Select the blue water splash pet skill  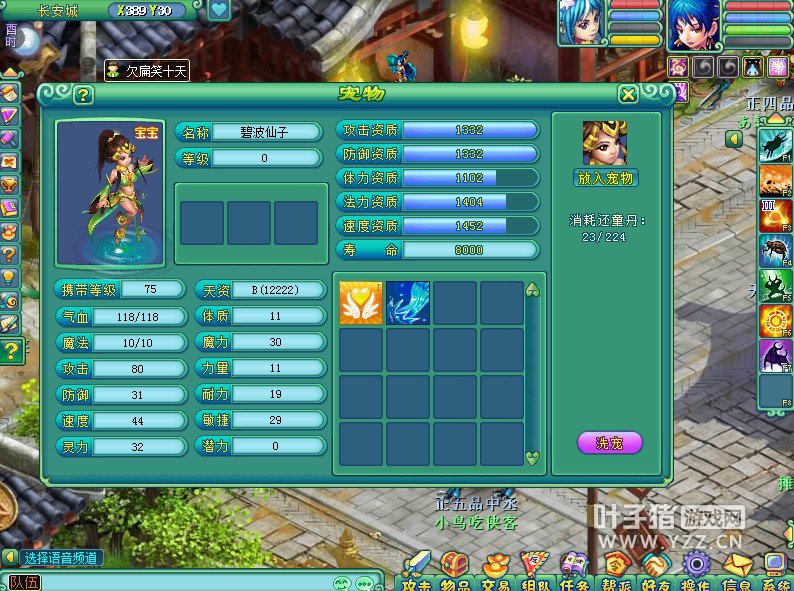click(x=408, y=303)
